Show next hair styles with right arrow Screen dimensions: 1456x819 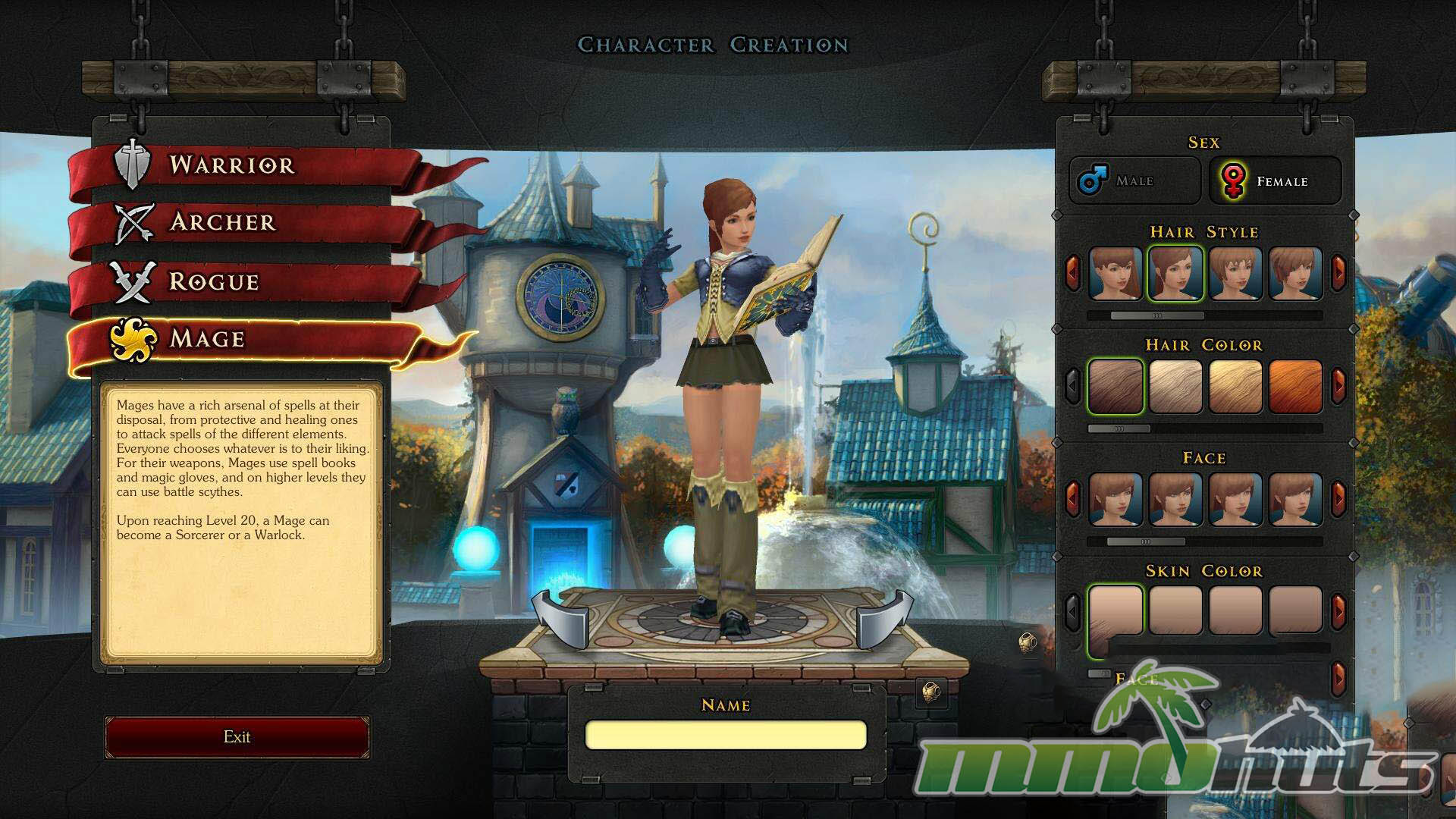pos(1338,271)
